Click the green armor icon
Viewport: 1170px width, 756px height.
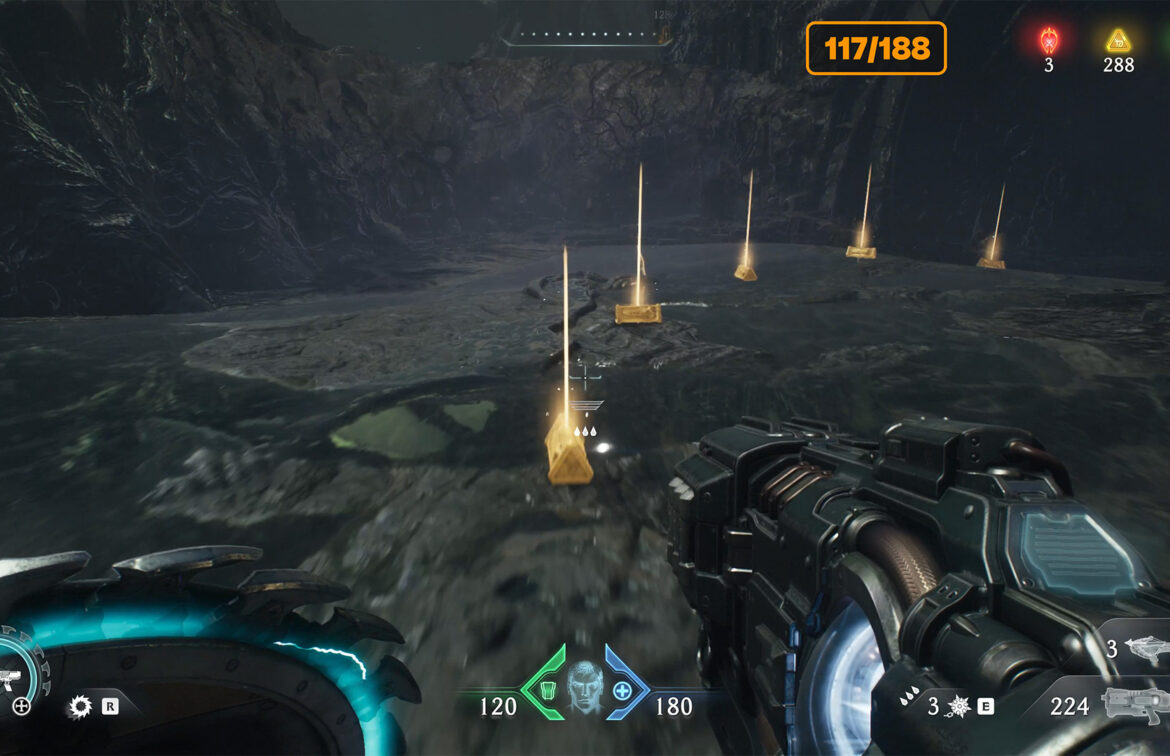point(546,689)
